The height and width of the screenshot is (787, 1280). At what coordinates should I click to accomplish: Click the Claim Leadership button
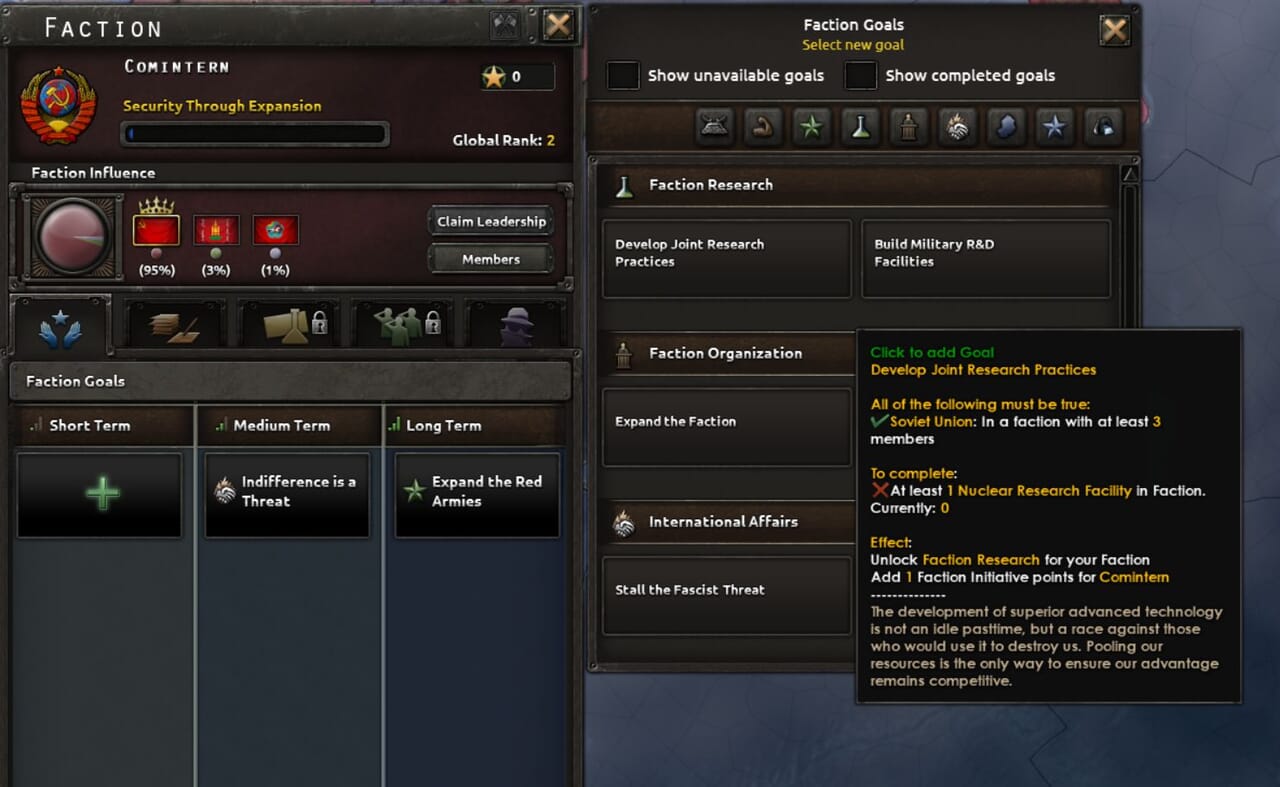point(491,222)
